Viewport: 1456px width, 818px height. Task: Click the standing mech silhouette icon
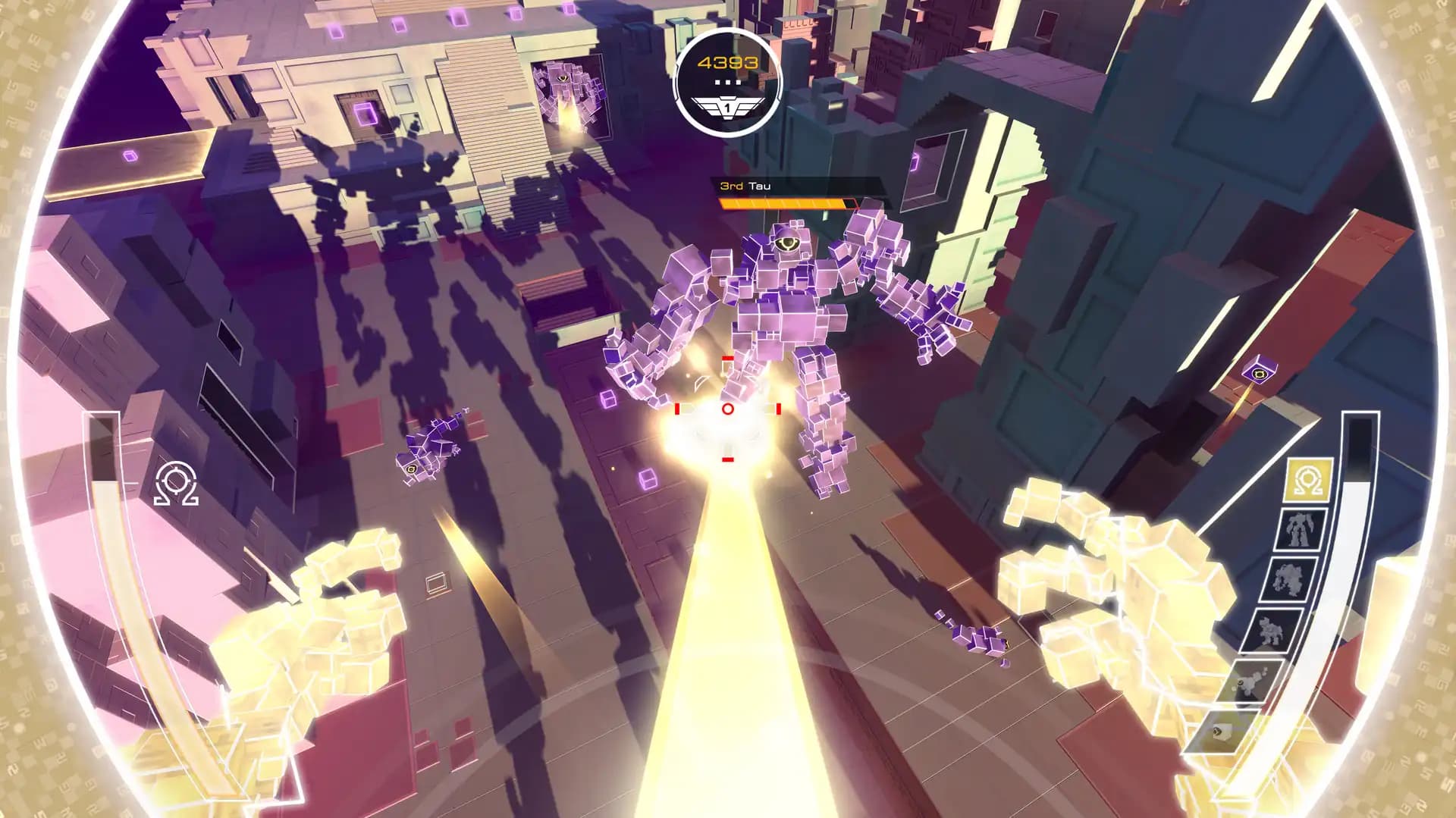tap(1297, 528)
